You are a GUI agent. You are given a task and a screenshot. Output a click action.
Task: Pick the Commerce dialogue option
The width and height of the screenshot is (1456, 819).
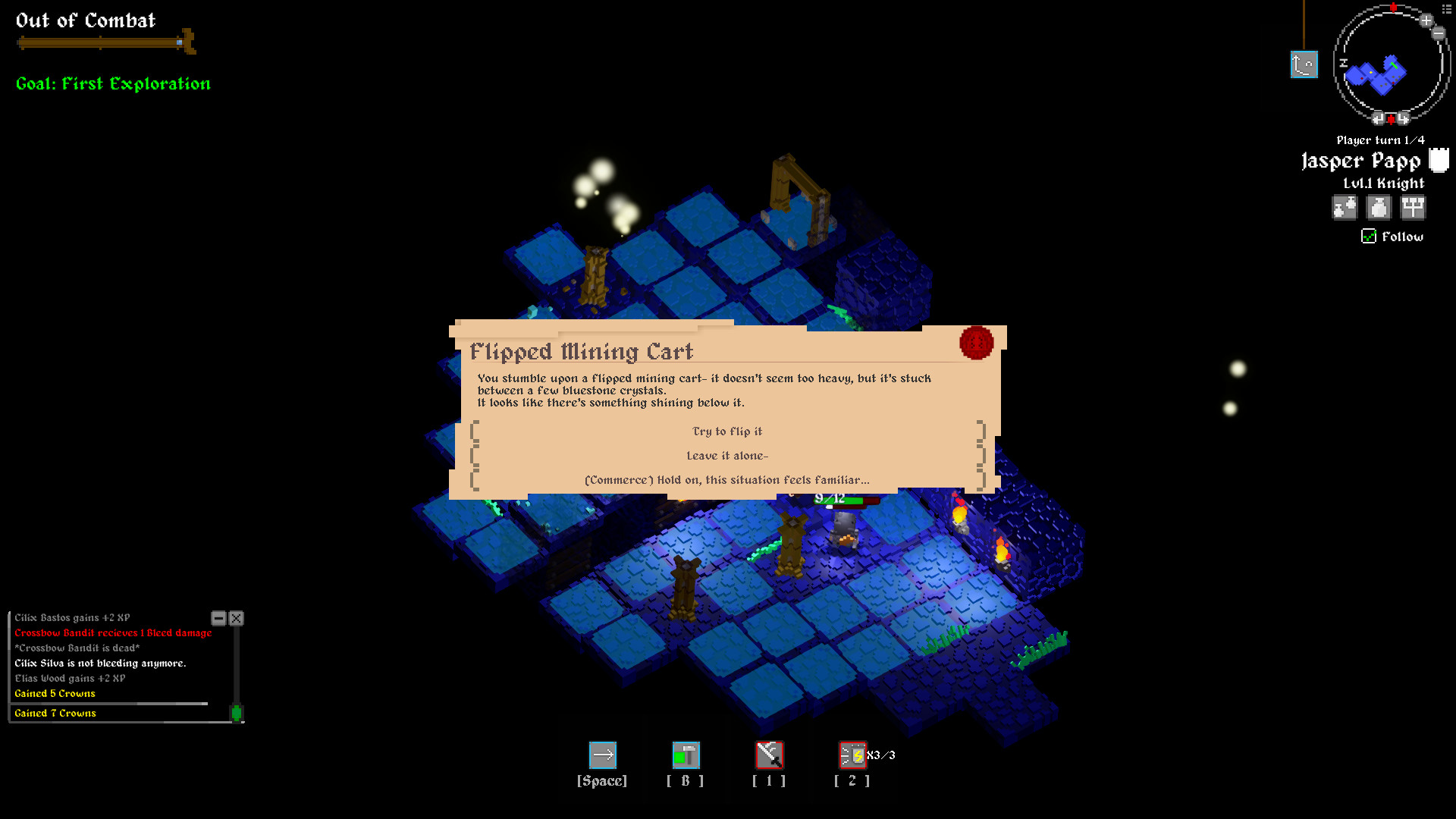726,479
